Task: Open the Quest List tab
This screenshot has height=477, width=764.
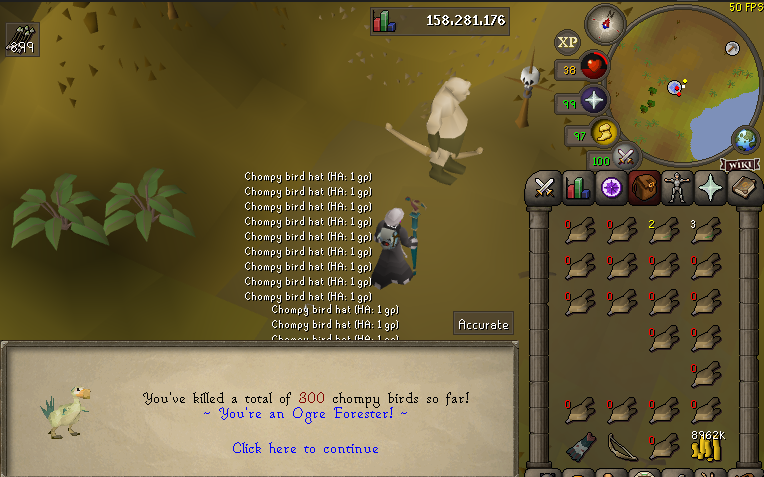Action: click(x=610, y=187)
